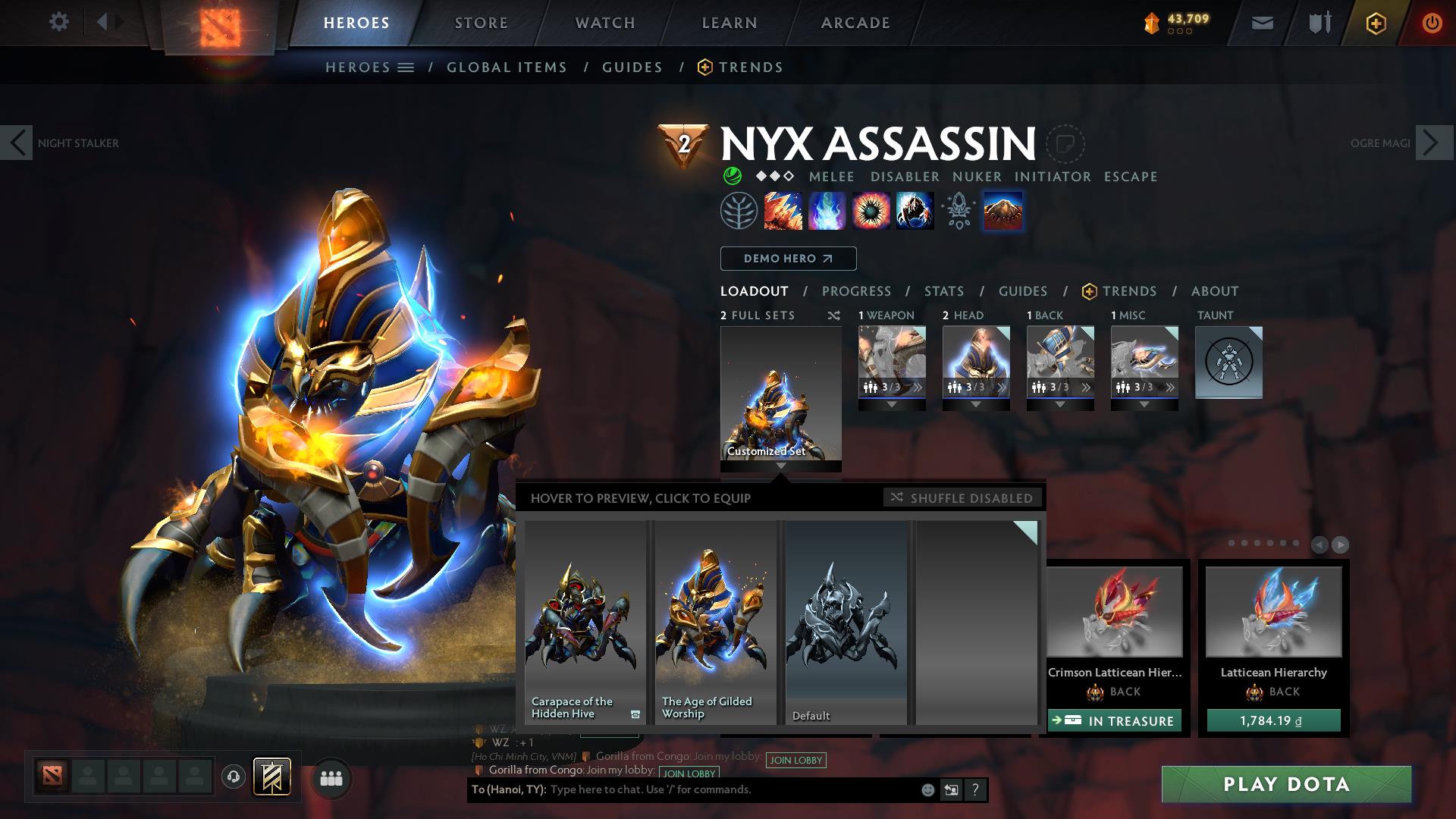Open the Spiked Carapace ability icon
Viewport: 1456px width, 819px height.
point(872,211)
